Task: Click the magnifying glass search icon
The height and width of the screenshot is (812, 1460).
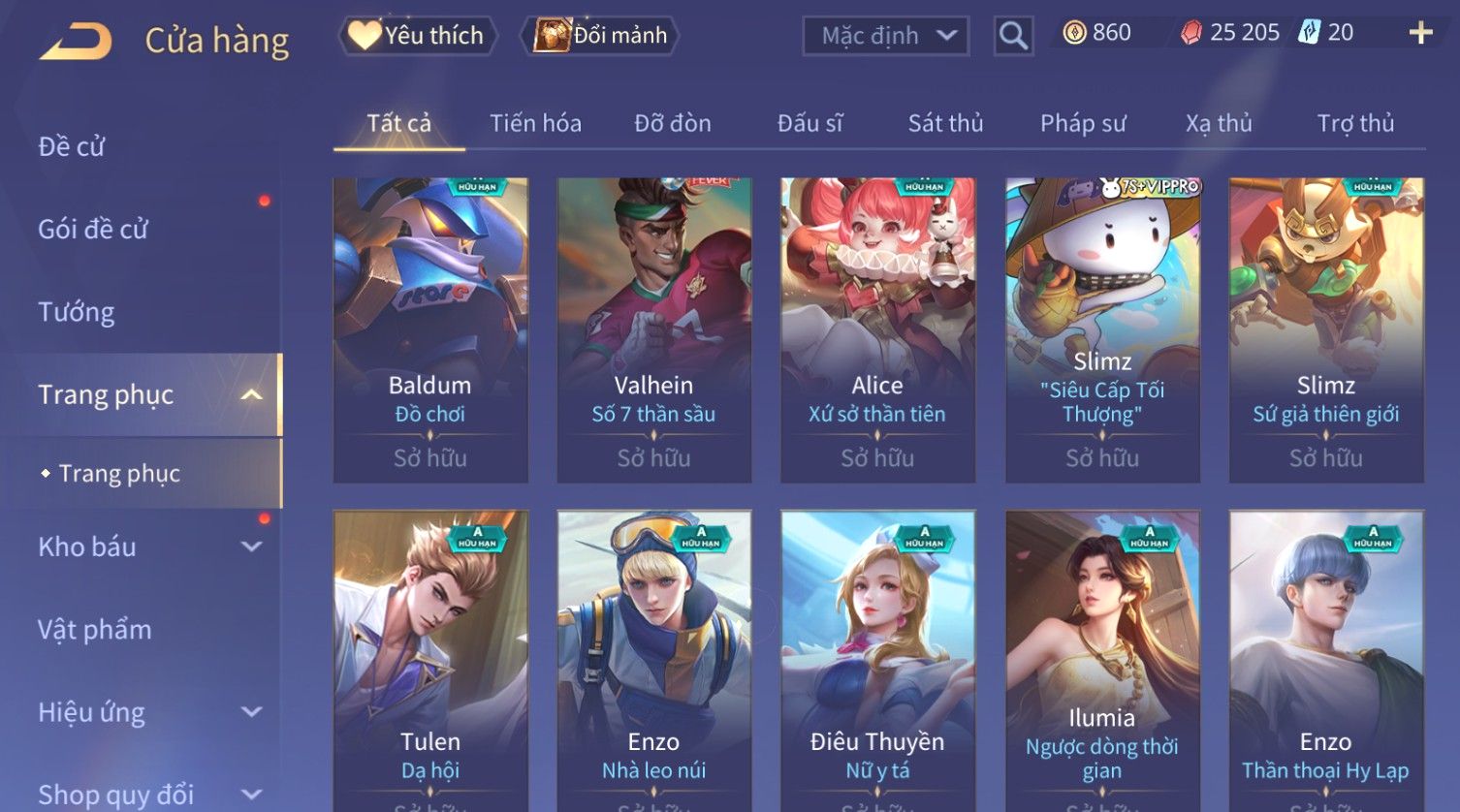Action: (x=1013, y=36)
